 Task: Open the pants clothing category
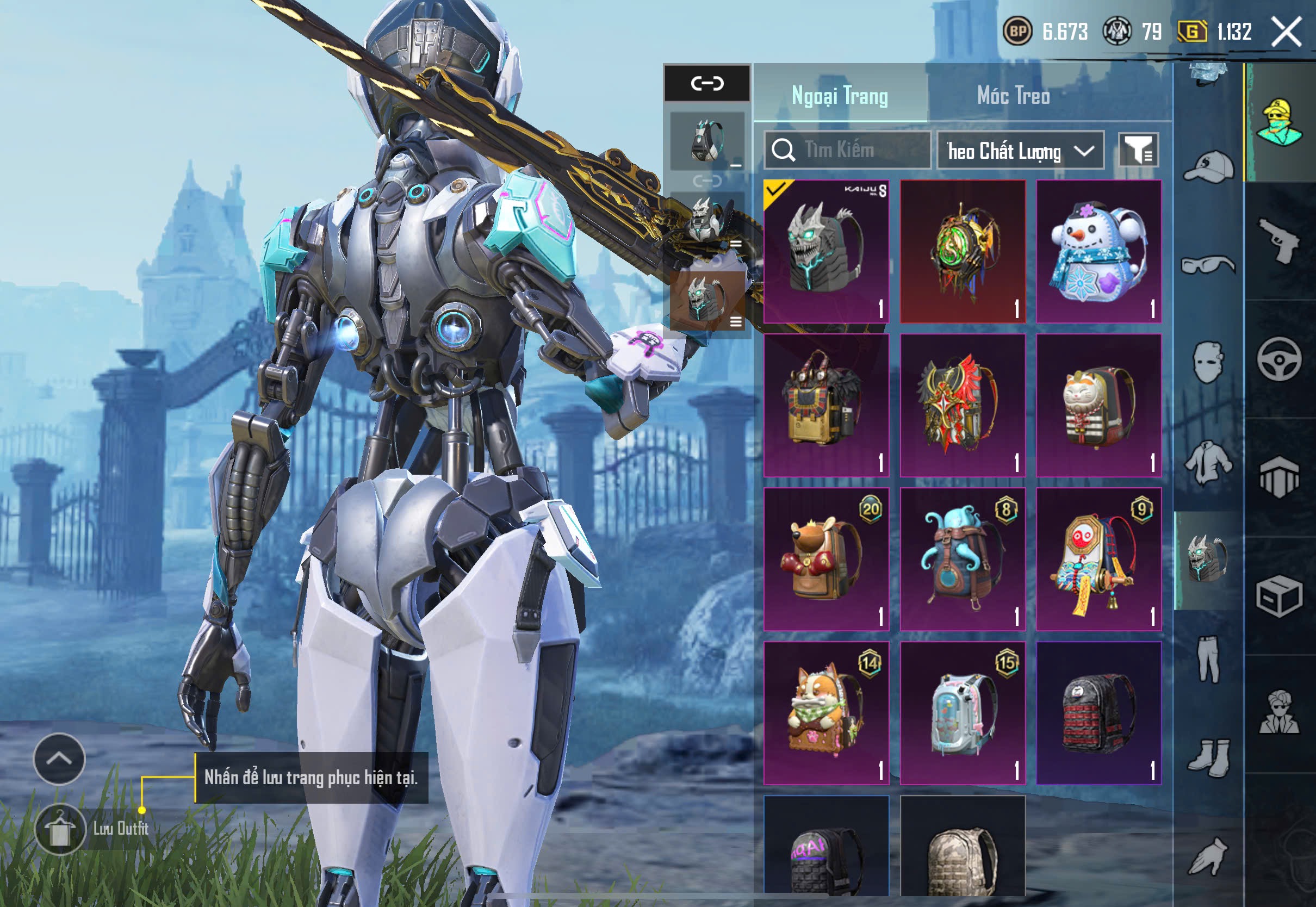[x=1208, y=659]
